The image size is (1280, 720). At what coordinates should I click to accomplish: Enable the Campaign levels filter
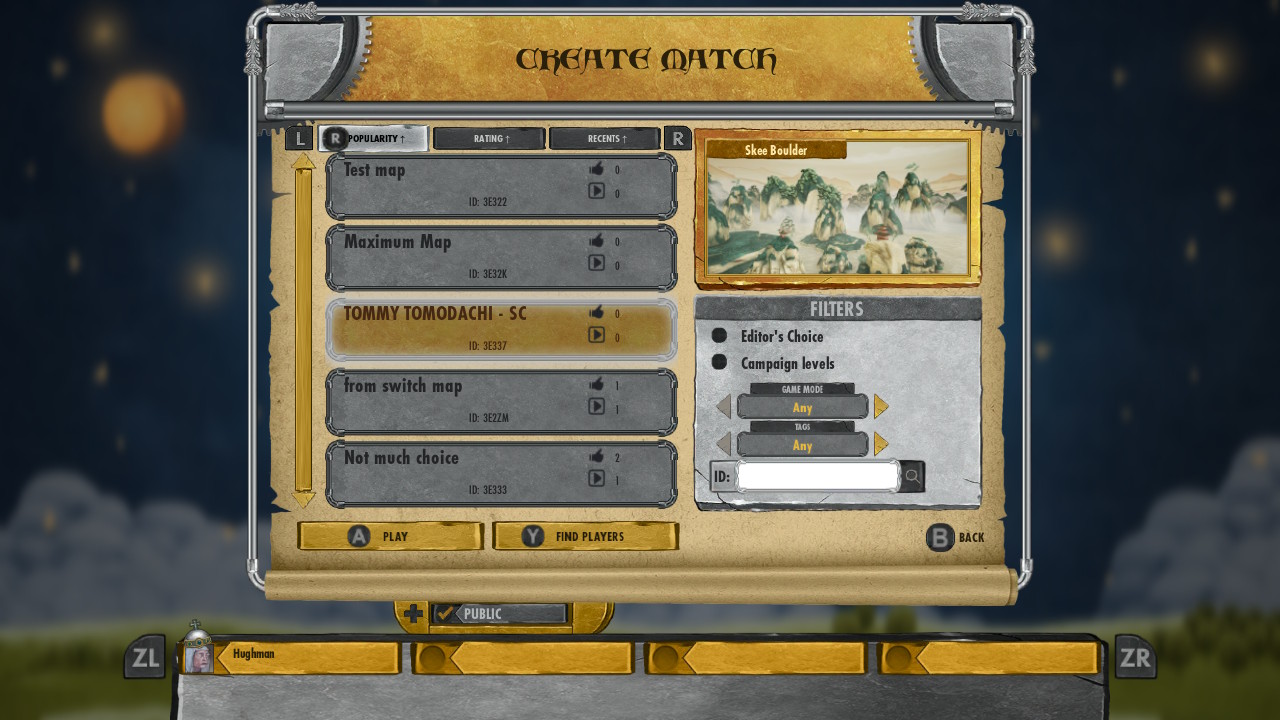tap(719, 362)
